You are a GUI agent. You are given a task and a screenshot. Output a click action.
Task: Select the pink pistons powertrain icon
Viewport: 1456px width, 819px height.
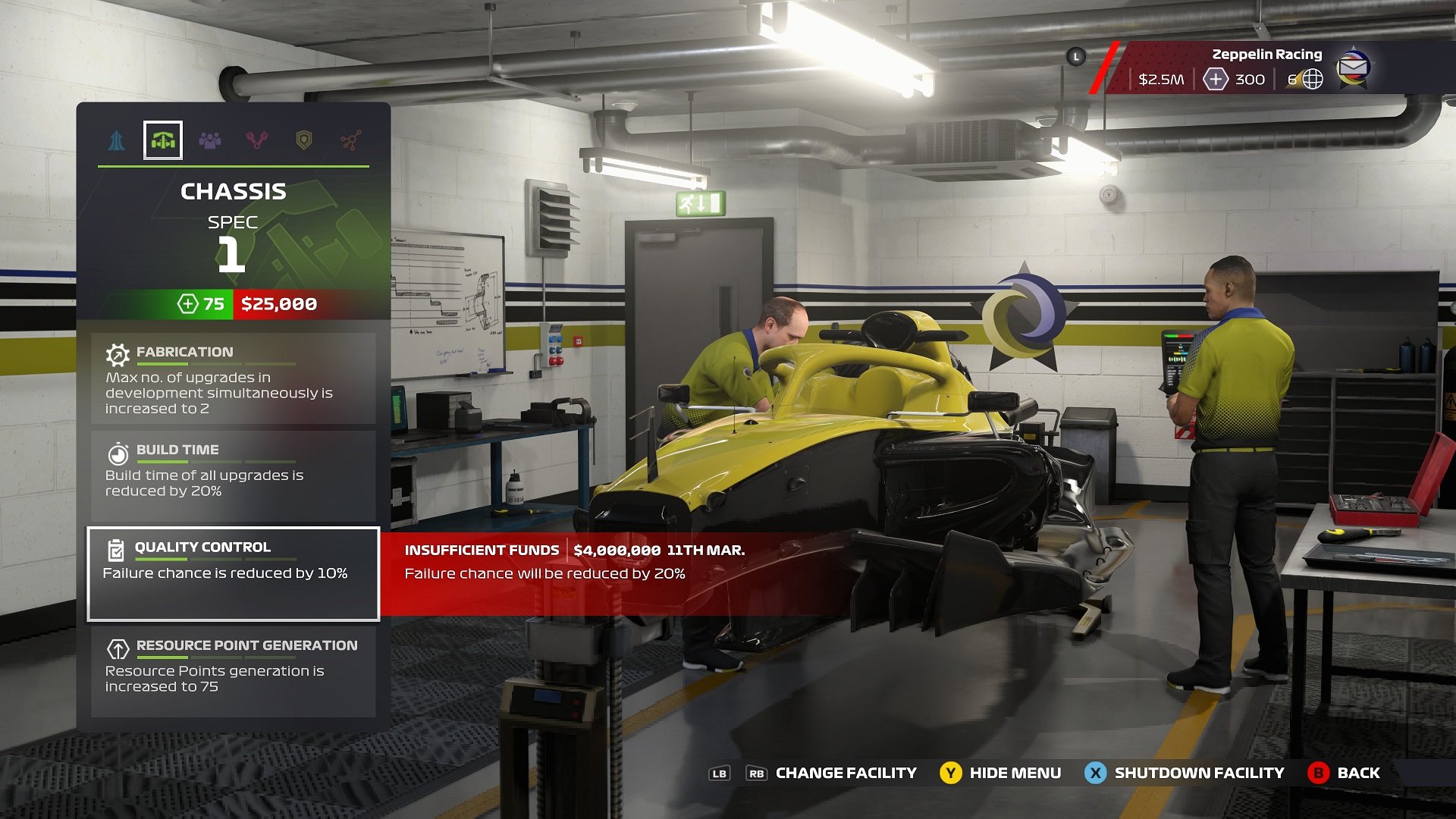(x=258, y=140)
